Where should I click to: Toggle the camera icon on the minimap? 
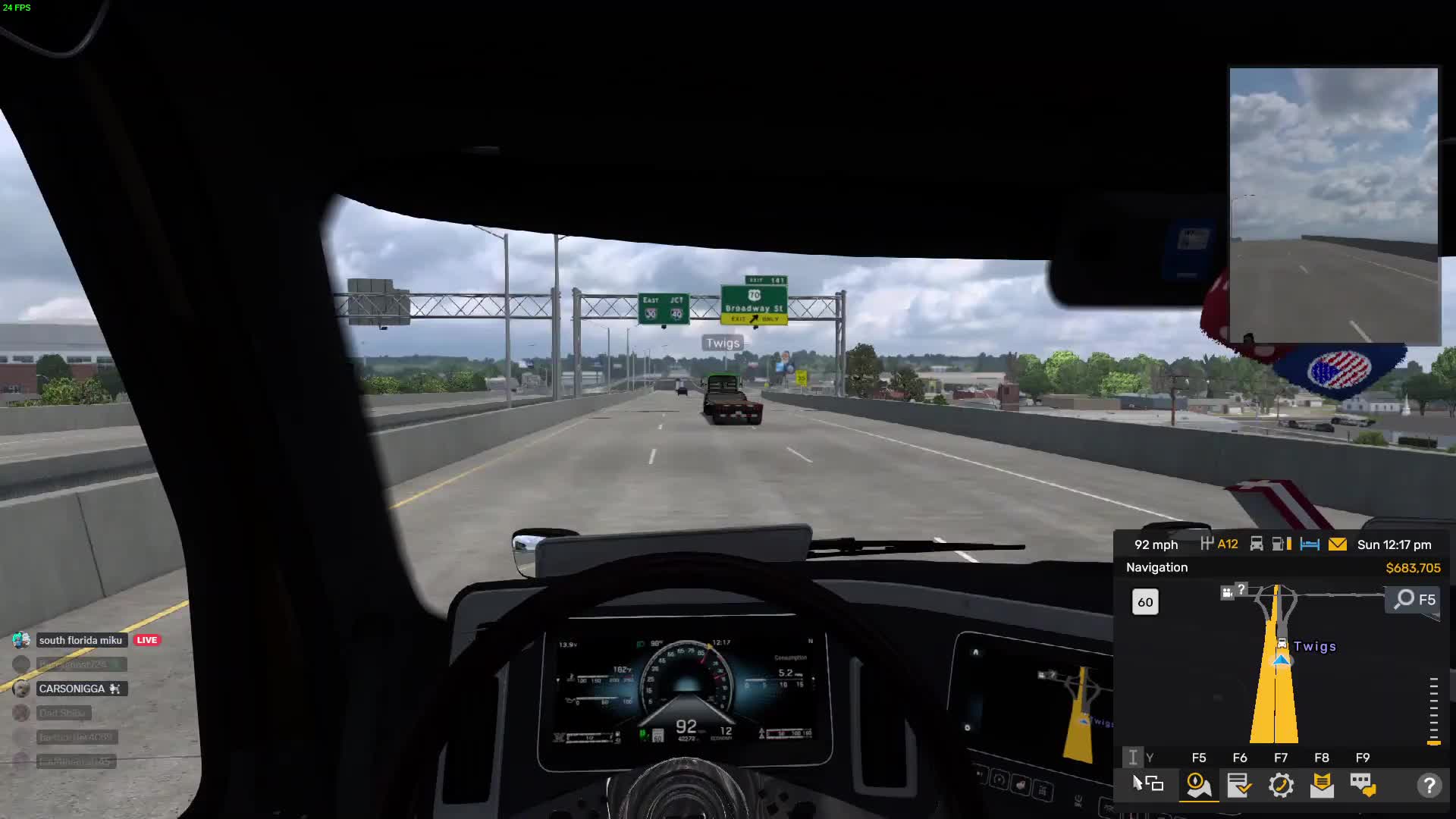coord(1225,593)
